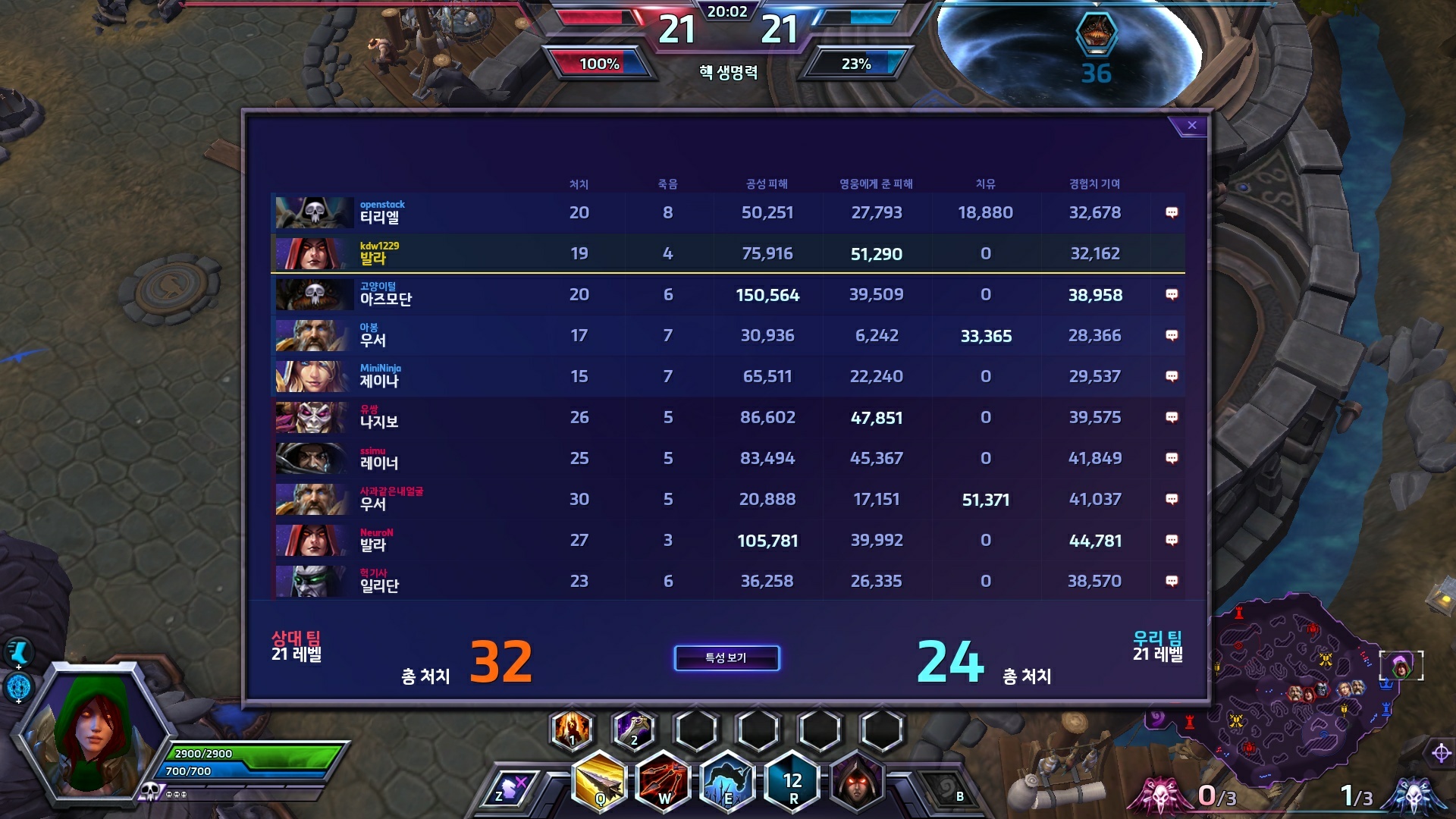
Task: Select ssimu's 레이너 player row
Action: [726, 459]
